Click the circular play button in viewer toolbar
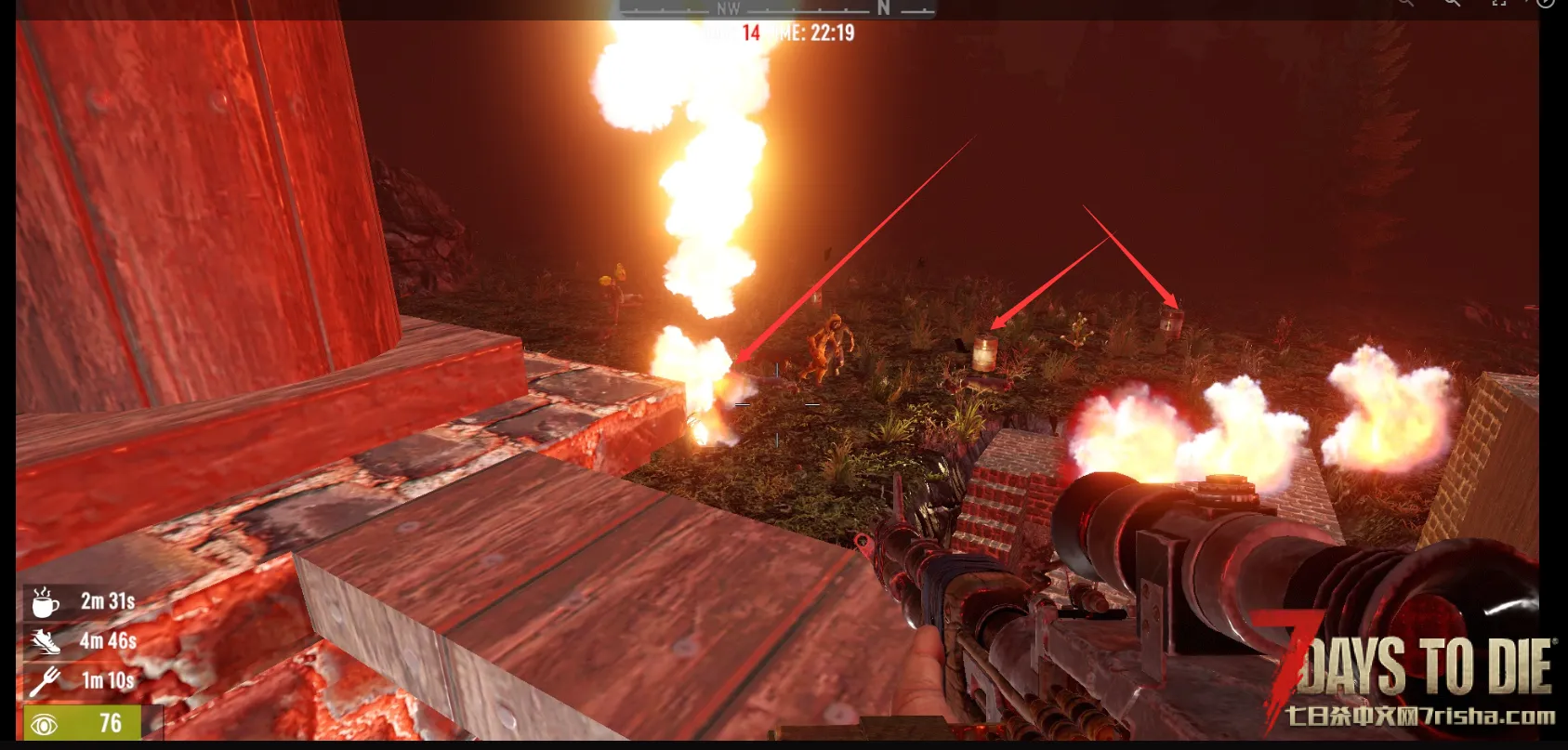This screenshot has height=750, width=1568. coord(1545,4)
